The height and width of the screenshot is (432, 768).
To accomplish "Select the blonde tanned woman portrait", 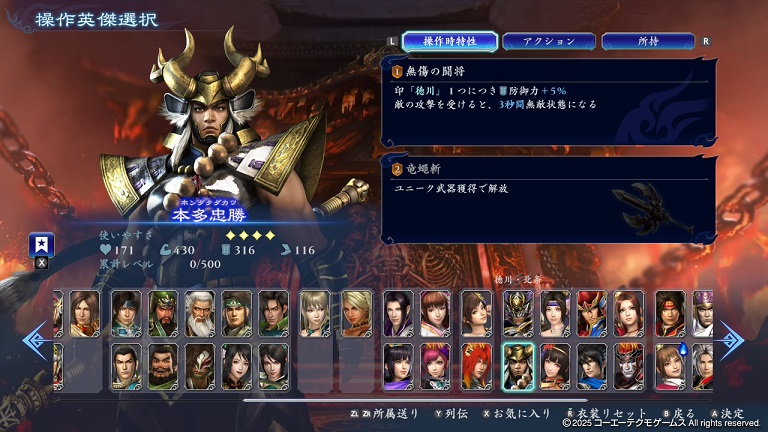I will coord(356,313).
